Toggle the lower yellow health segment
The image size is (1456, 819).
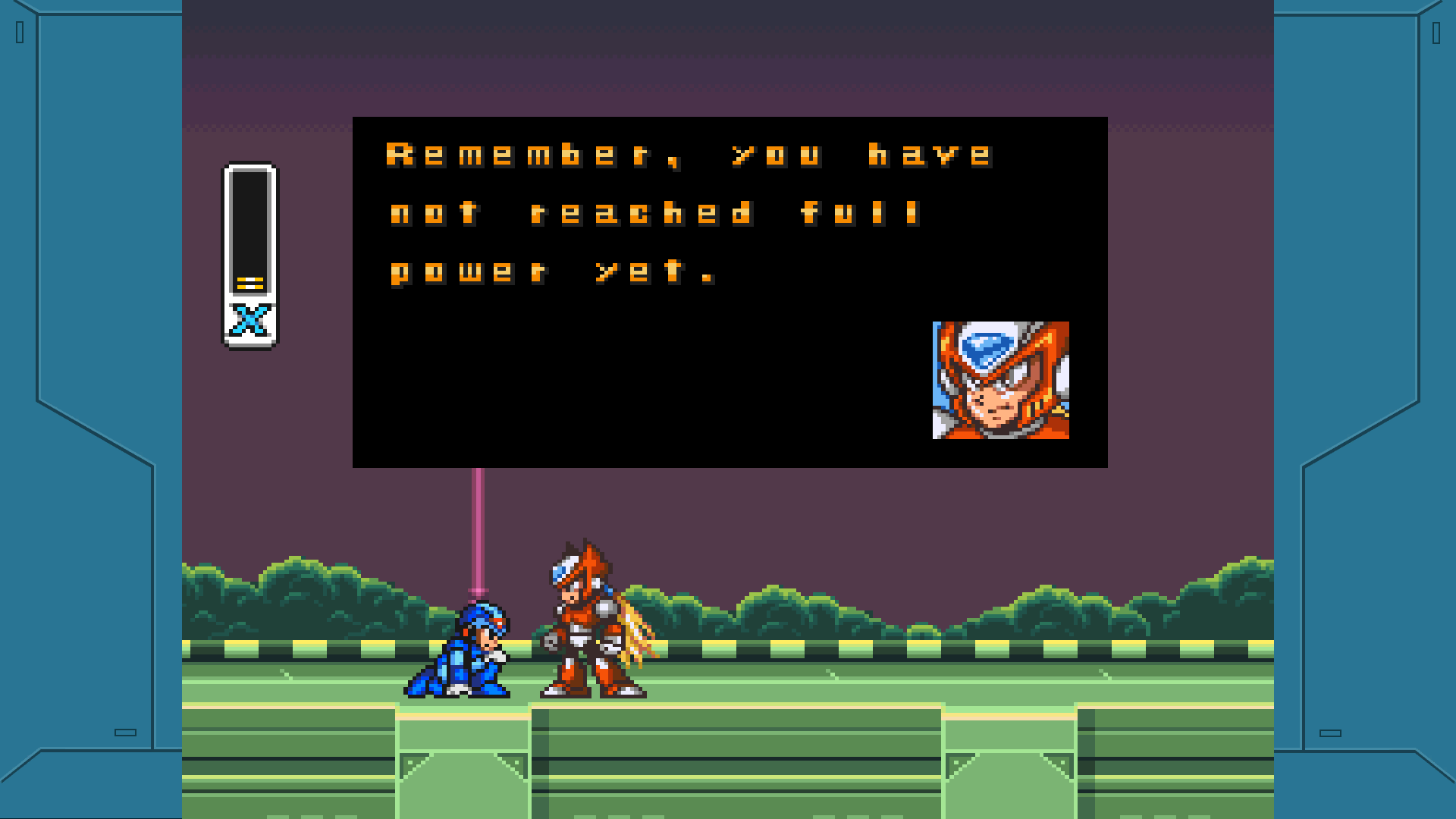click(x=249, y=287)
